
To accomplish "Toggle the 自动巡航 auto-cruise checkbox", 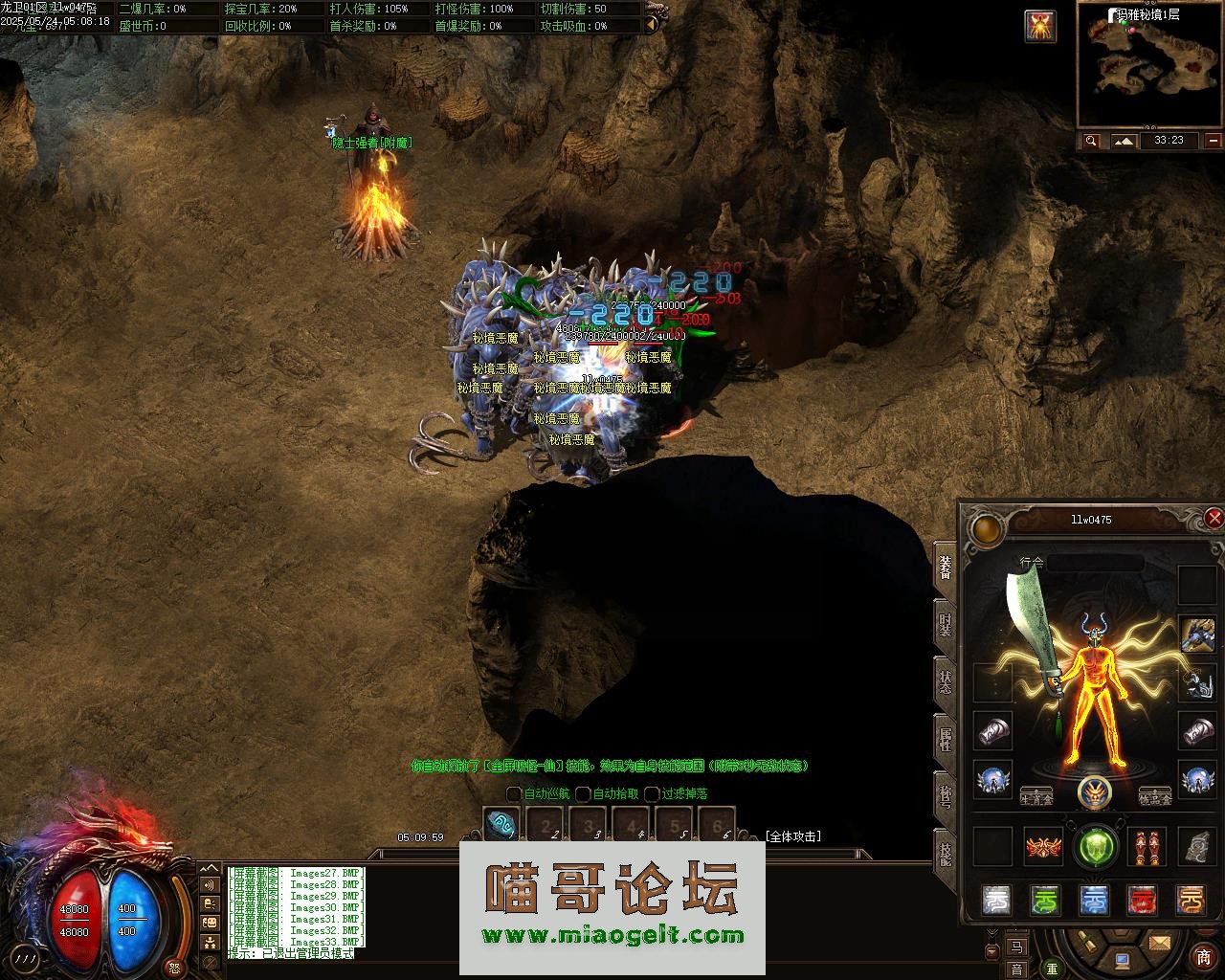I will [514, 793].
